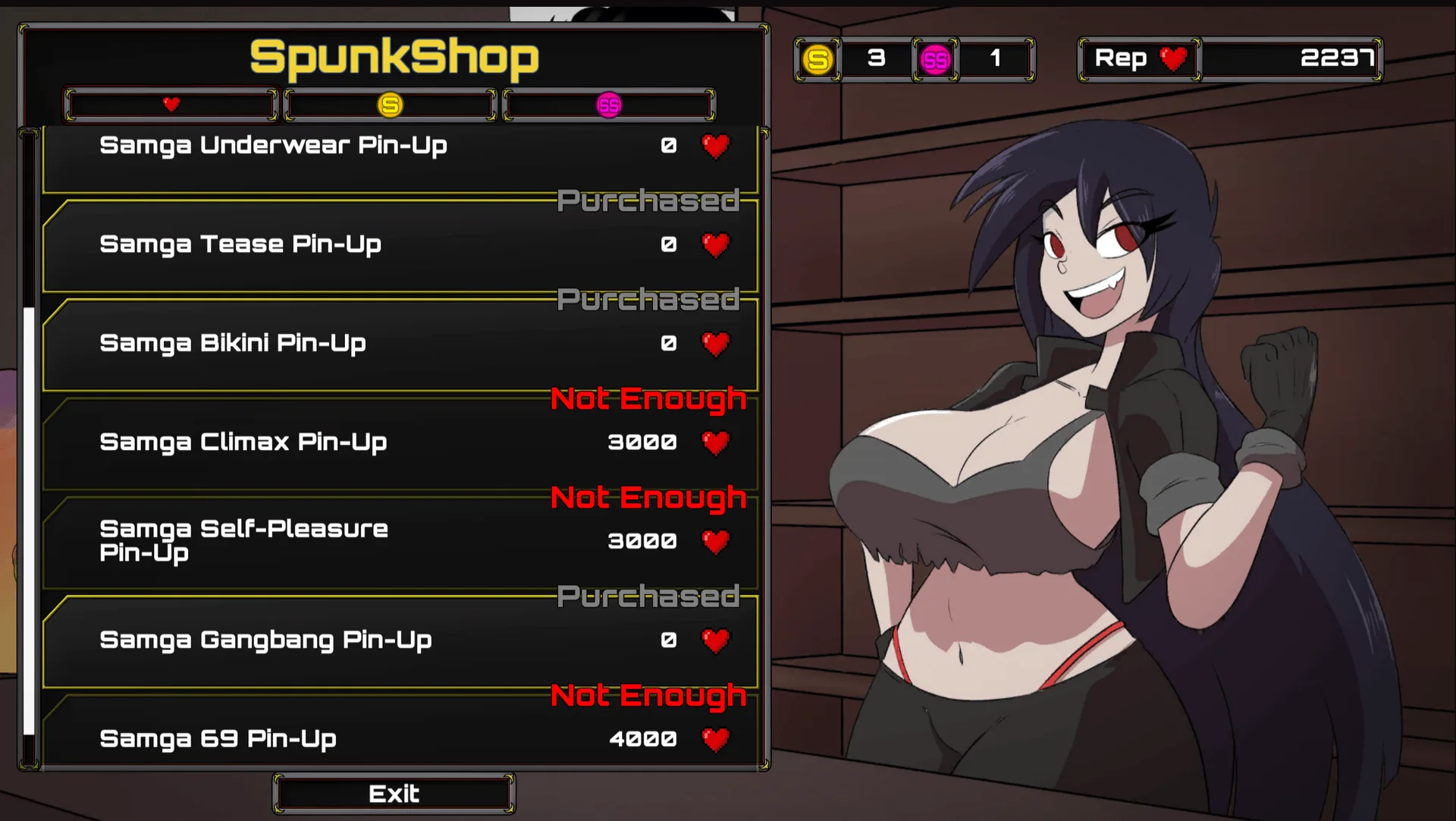The height and width of the screenshot is (821, 1456).
Task: Open the gold S coin tab
Action: point(390,105)
